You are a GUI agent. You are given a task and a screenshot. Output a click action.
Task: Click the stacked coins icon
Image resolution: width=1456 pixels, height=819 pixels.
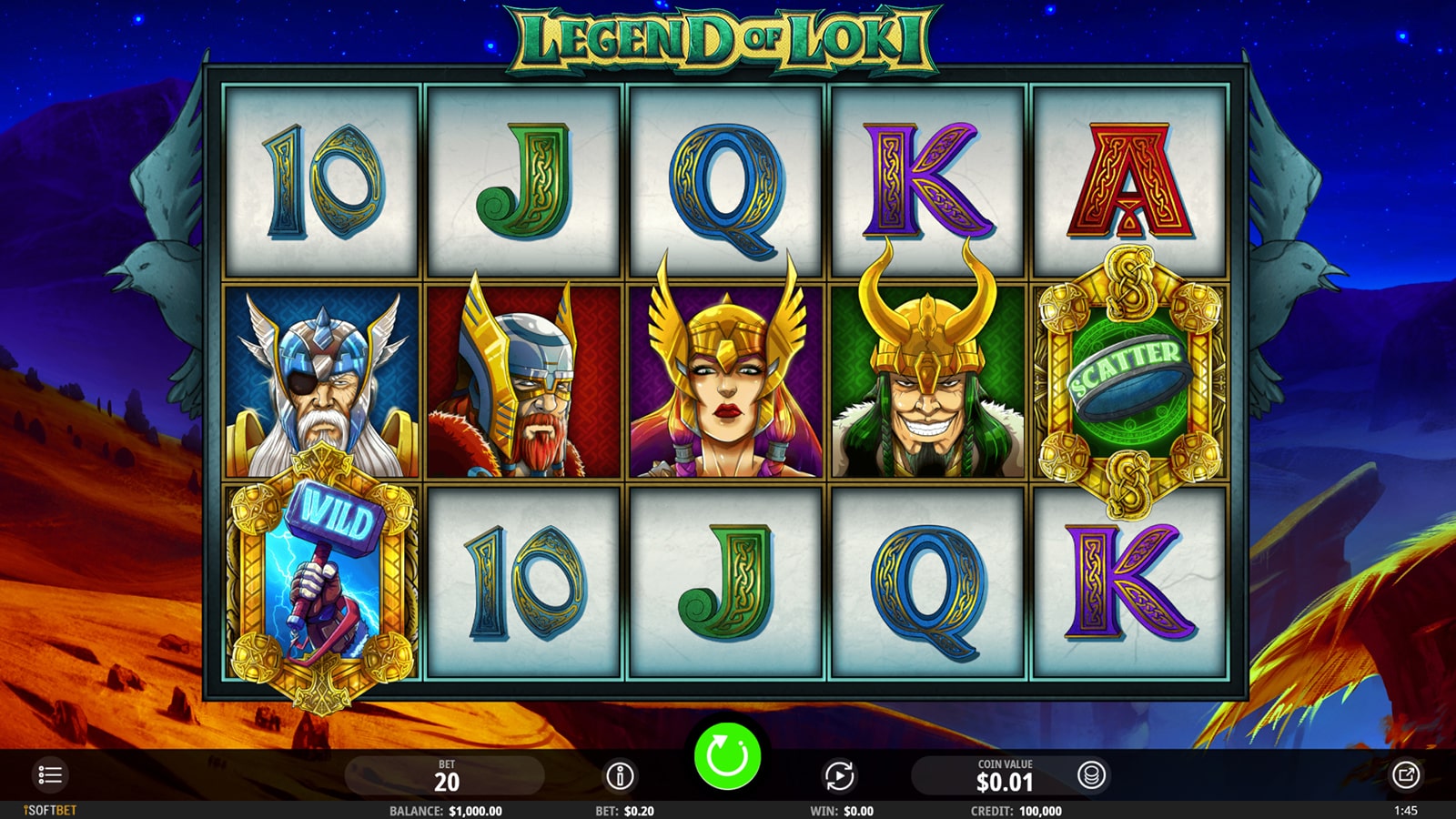click(1091, 775)
